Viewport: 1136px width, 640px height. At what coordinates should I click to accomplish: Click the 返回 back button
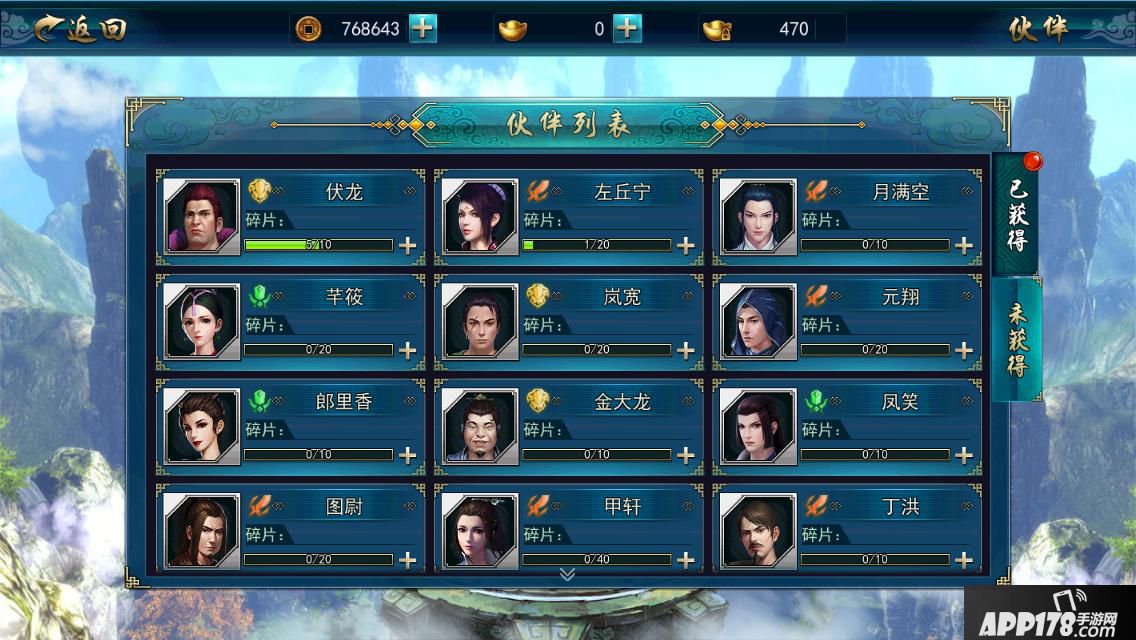tap(80, 29)
